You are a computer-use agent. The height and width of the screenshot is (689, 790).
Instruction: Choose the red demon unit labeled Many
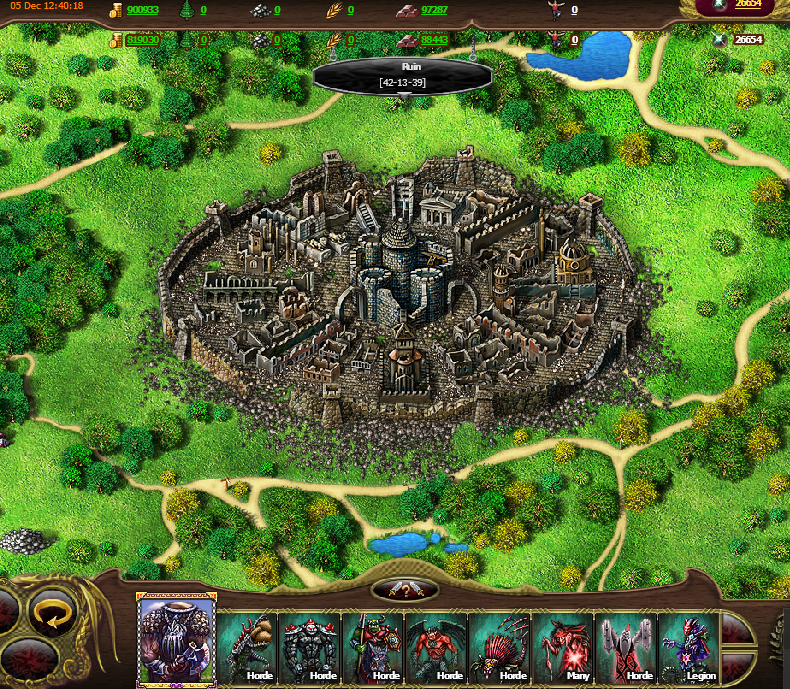tap(563, 646)
